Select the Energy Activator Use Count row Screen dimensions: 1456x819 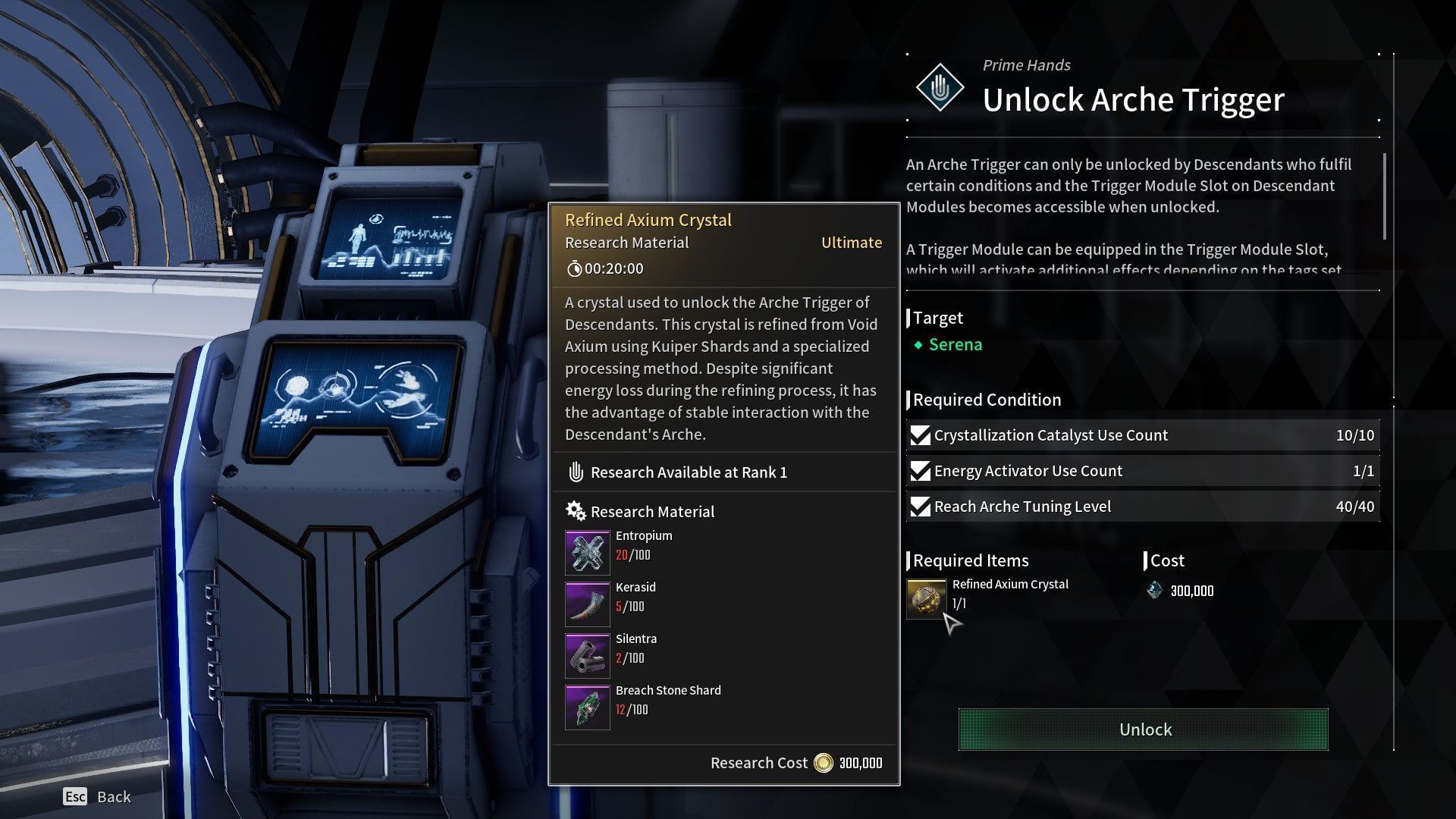1143,471
